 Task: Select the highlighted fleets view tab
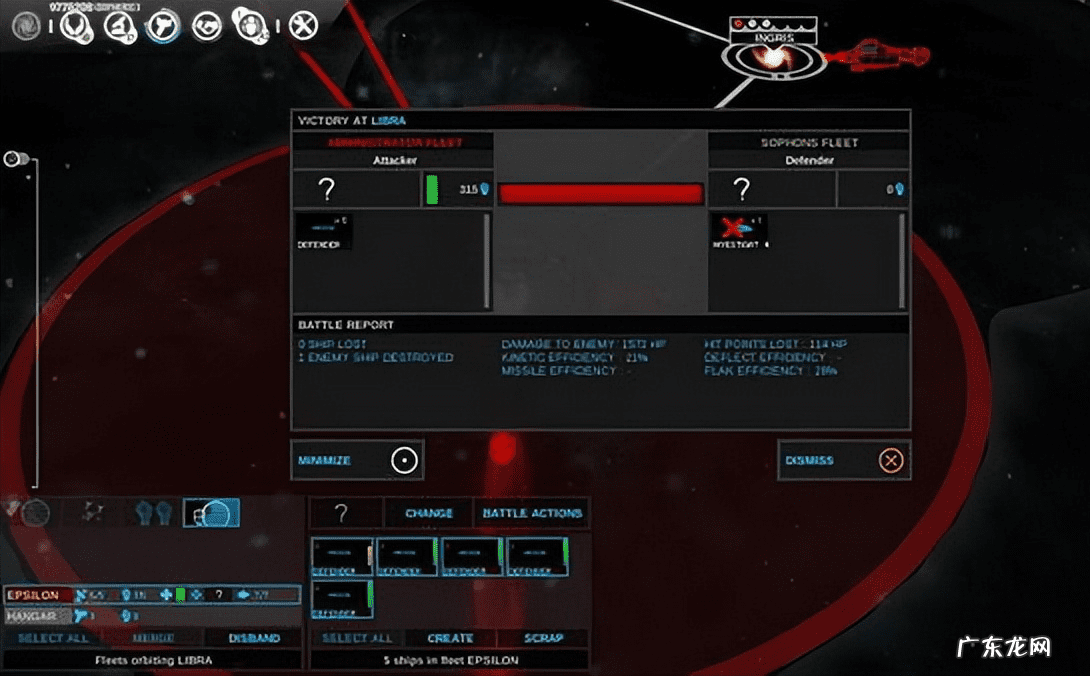click(211, 513)
